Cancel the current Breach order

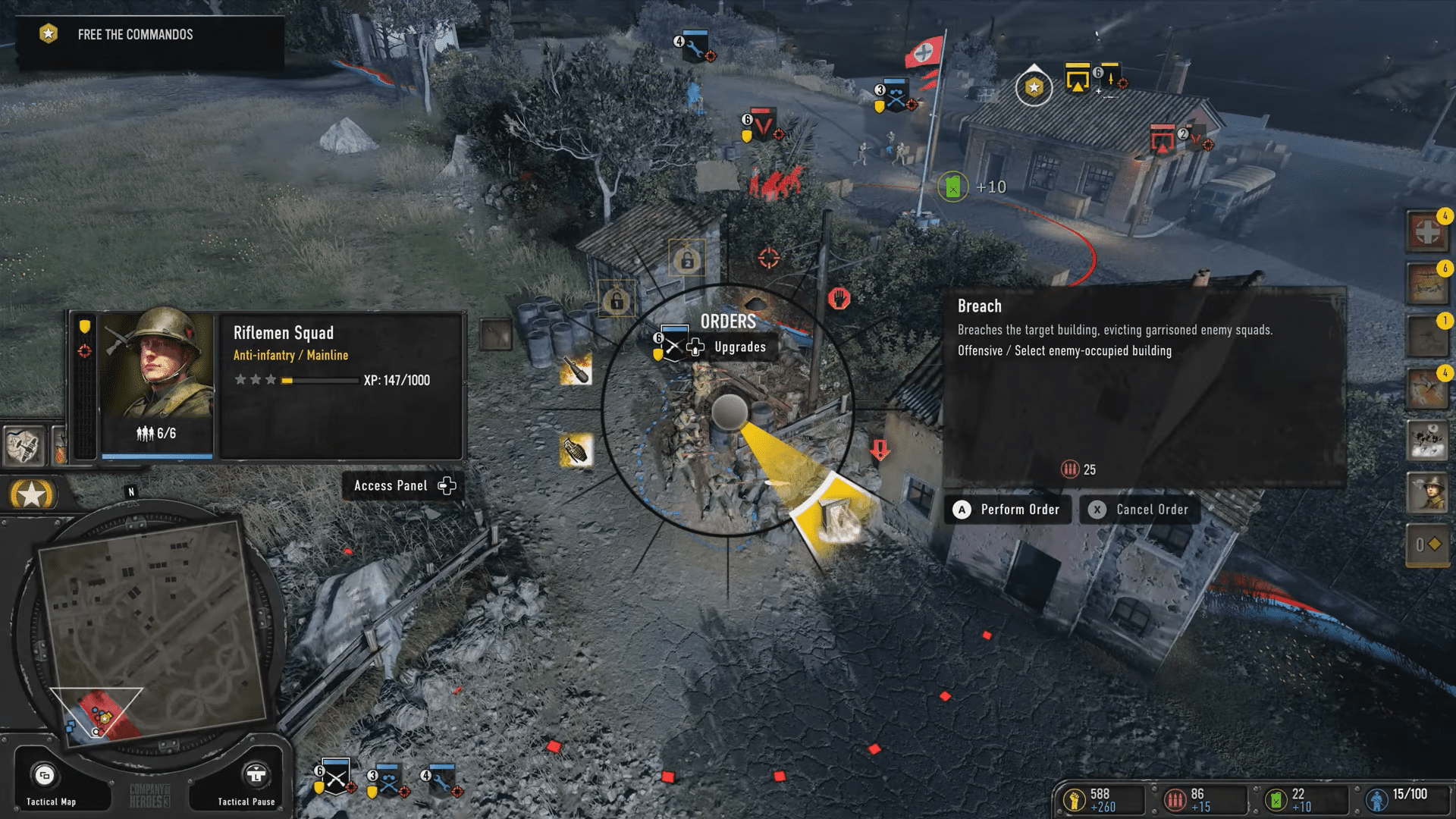pos(1140,510)
